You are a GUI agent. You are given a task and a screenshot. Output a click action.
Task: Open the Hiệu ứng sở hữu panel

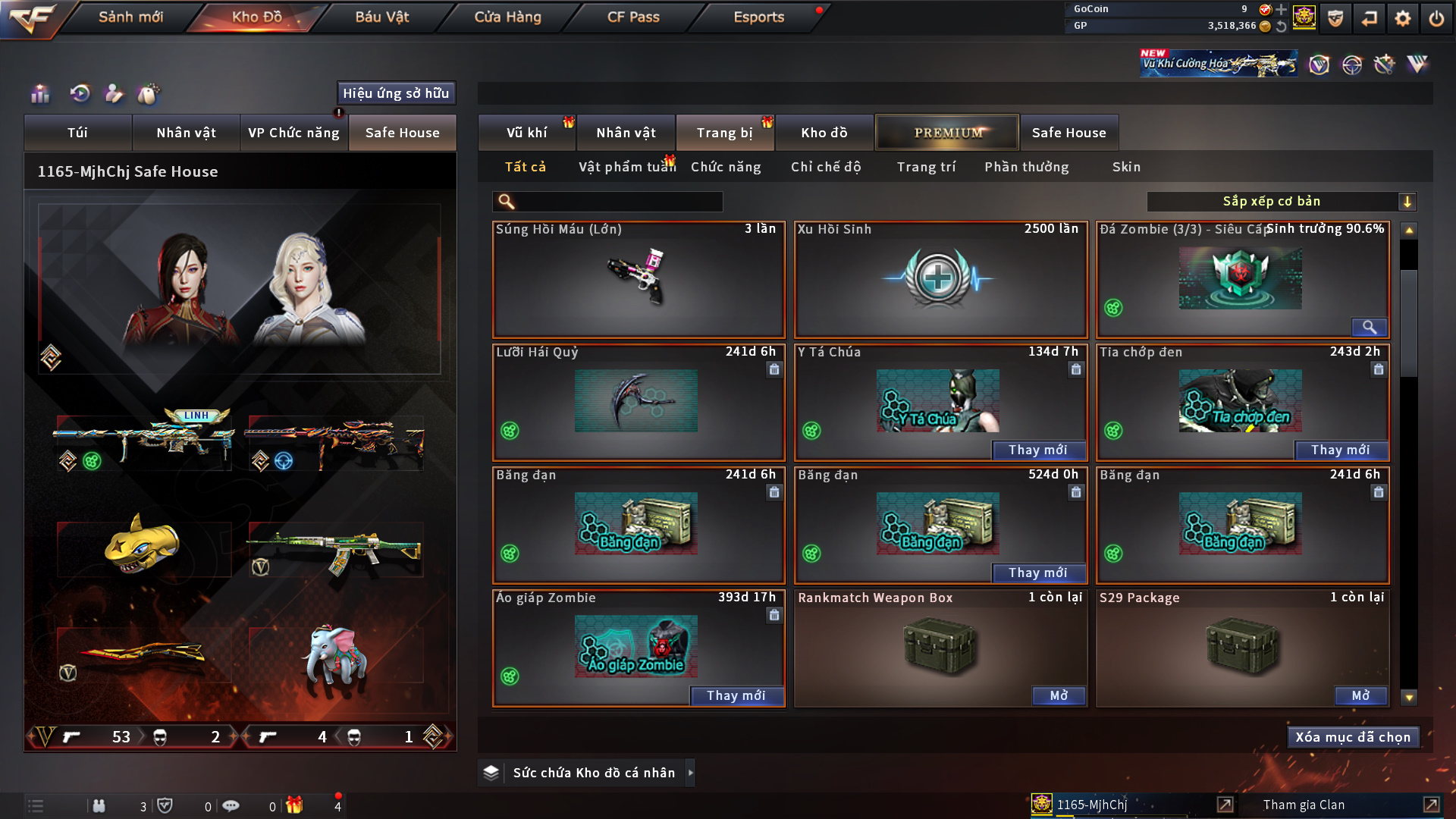coord(396,93)
